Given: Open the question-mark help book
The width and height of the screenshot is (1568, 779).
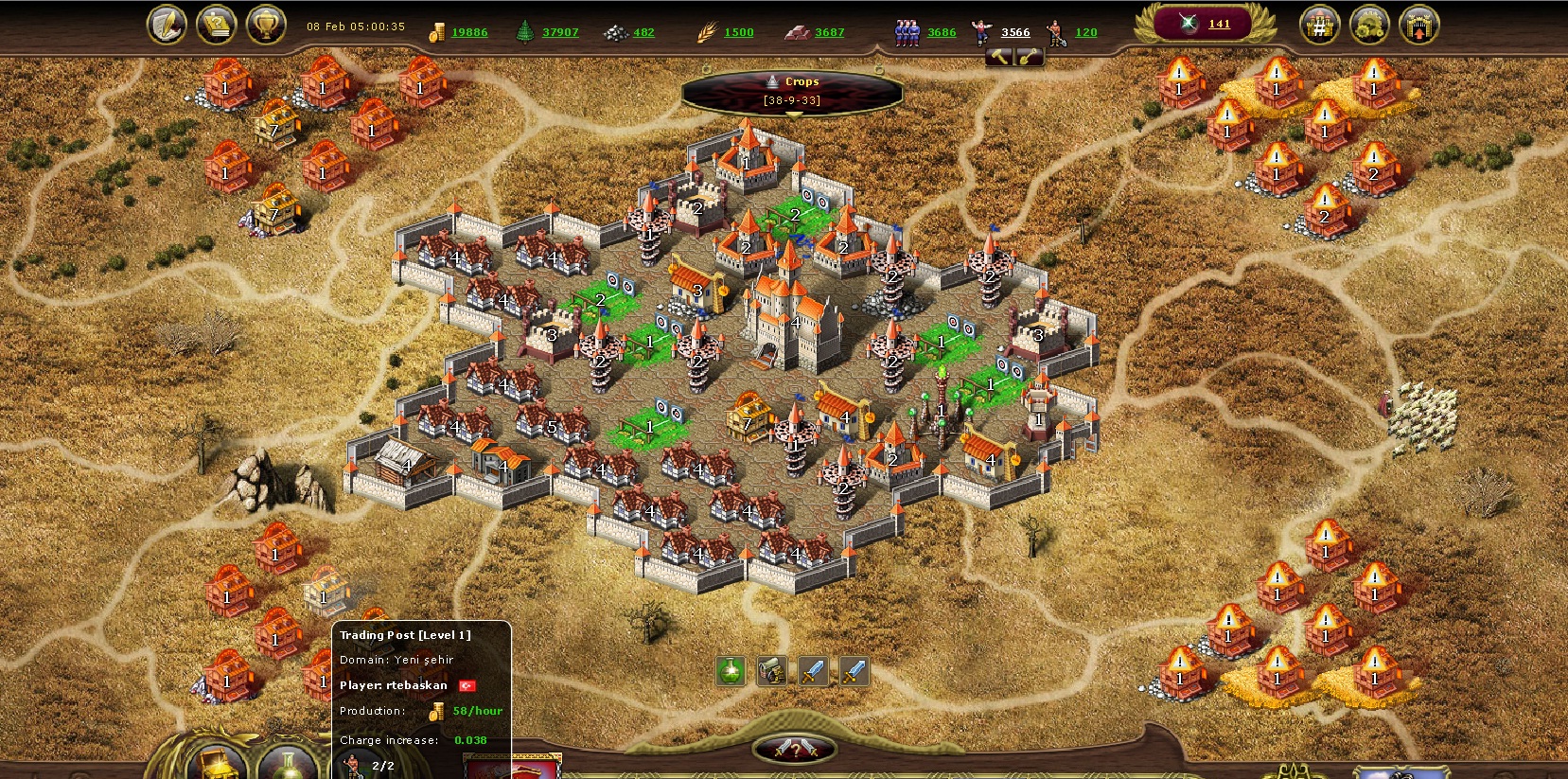Looking at the screenshot, I should pos(216,26).
